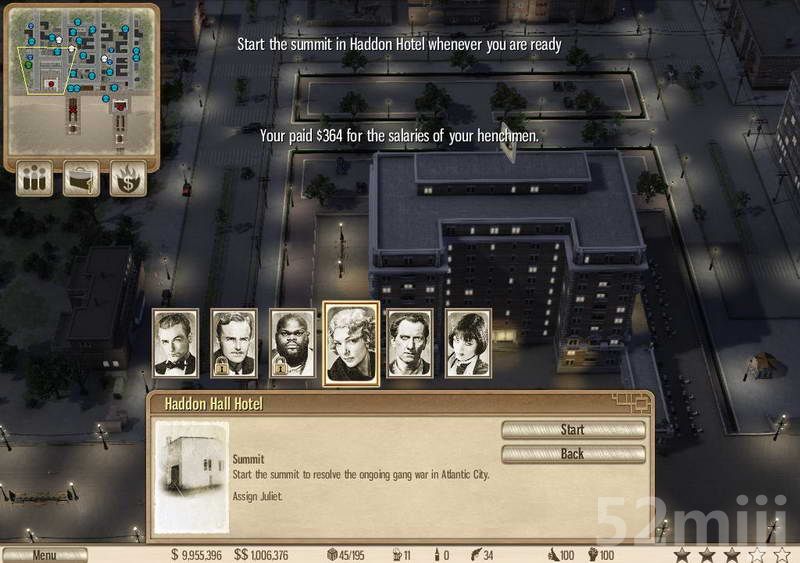Image resolution: width=800 pixels, height=563 pixels.
Task: Select the locked bearded man portrait
Action: (292, 343)
